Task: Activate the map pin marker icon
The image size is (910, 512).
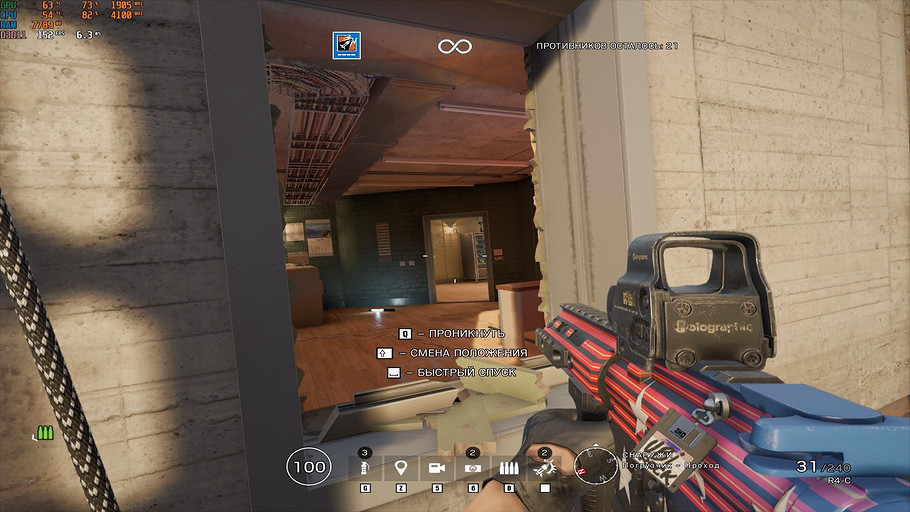Action: 401,468
